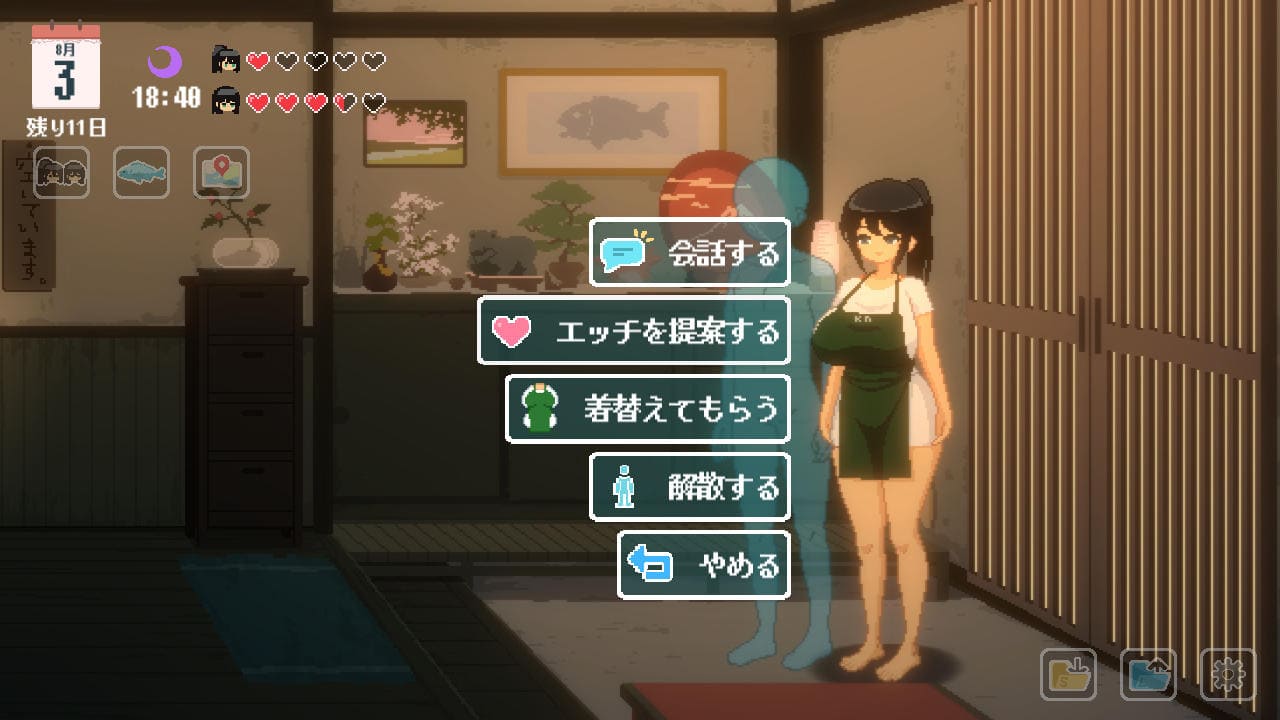Open the save game folder icon

point(1068,674)
